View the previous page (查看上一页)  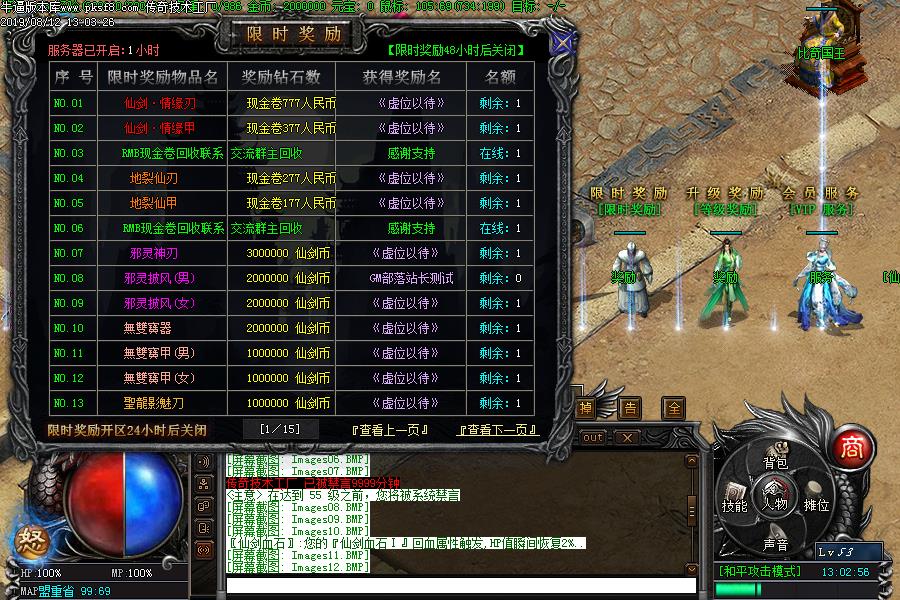(389, 430)
